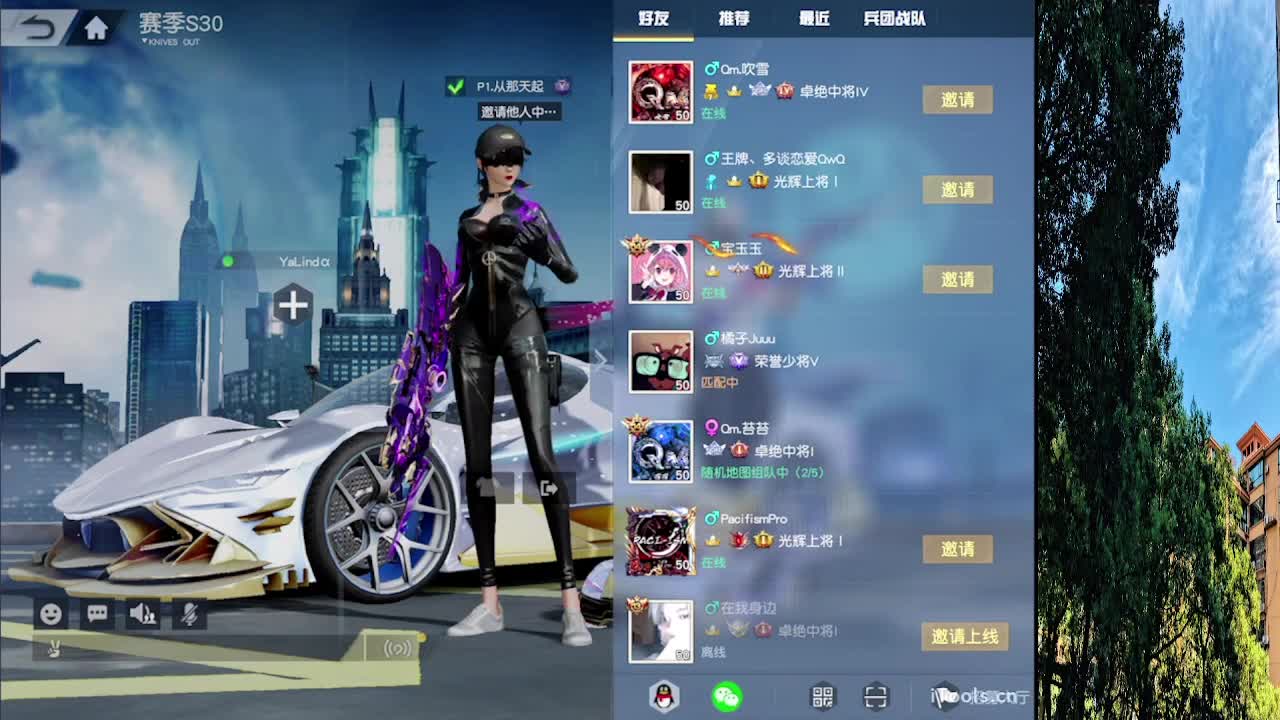Switch to the 推荐 tab

tap(733, 19)
